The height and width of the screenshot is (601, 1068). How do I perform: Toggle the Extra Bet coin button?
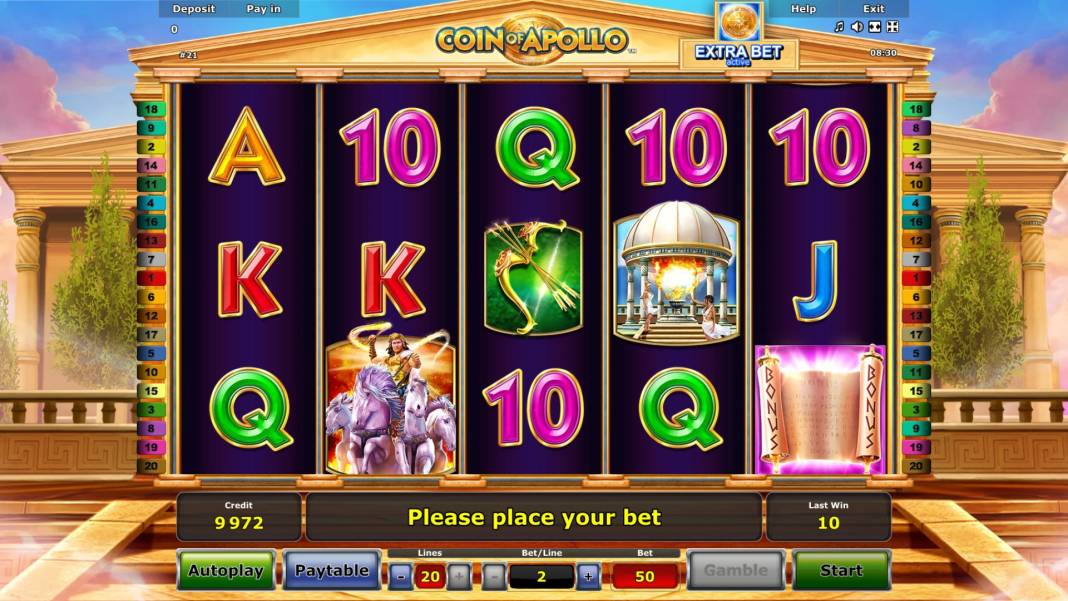coord(739,22)
